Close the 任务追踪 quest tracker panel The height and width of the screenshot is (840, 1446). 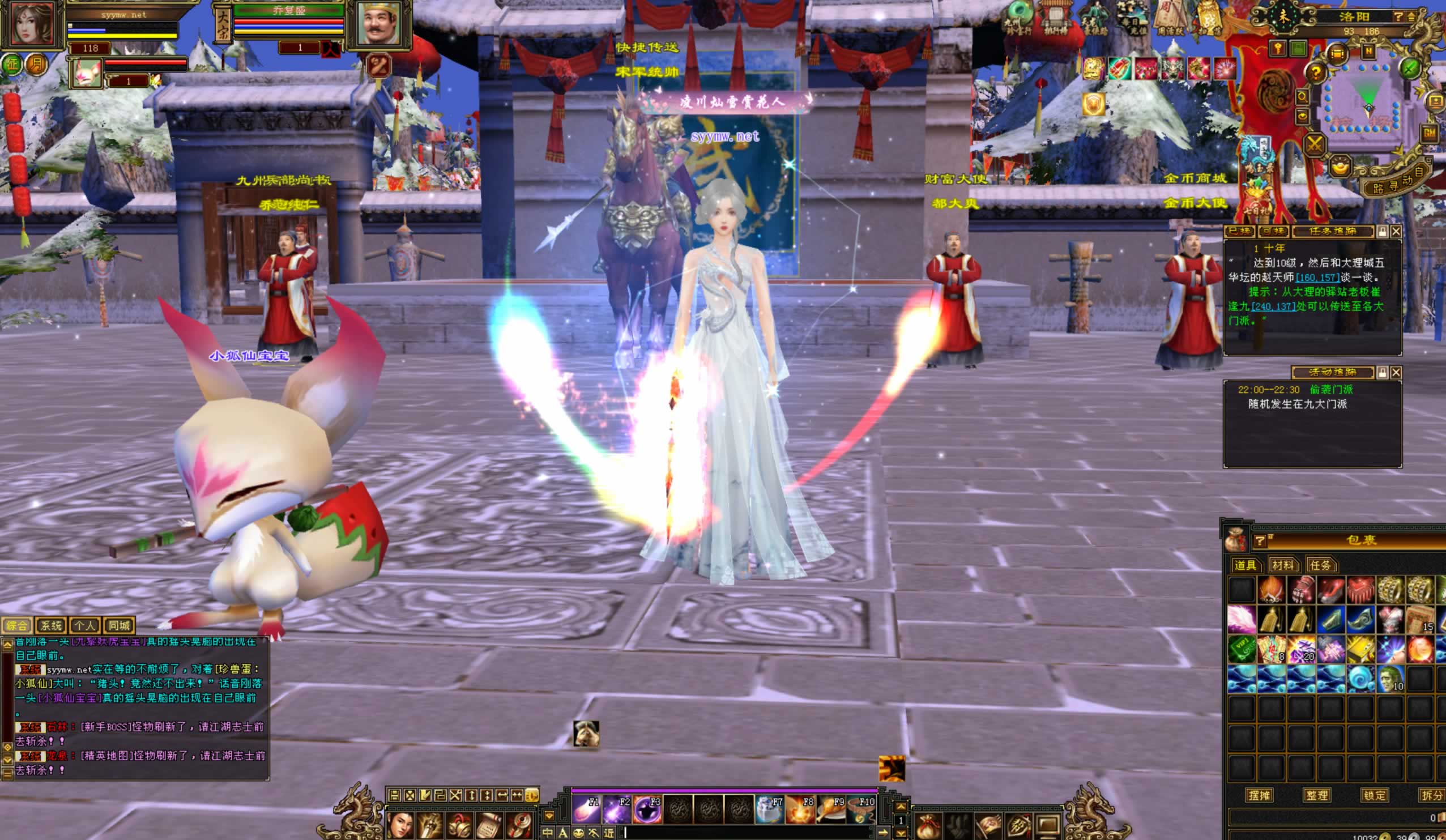click(1396, 231)
